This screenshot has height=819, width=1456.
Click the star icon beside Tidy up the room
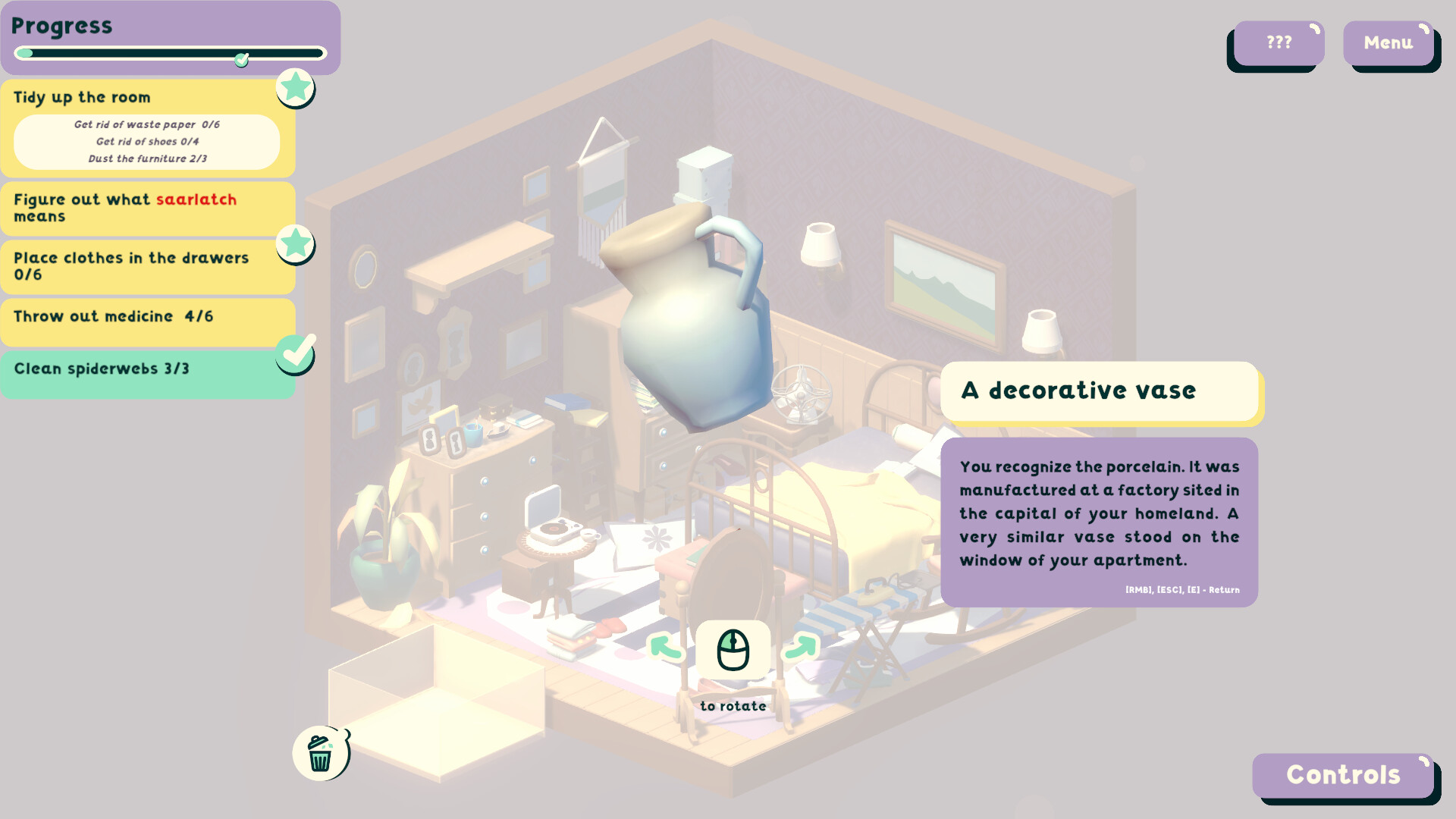click(x=295, y=88)
